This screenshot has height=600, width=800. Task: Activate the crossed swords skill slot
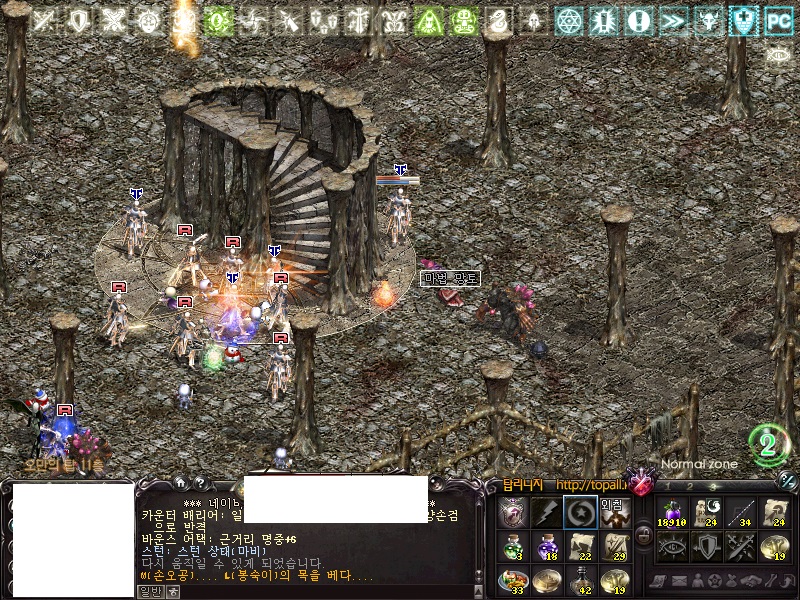point(741,546)
